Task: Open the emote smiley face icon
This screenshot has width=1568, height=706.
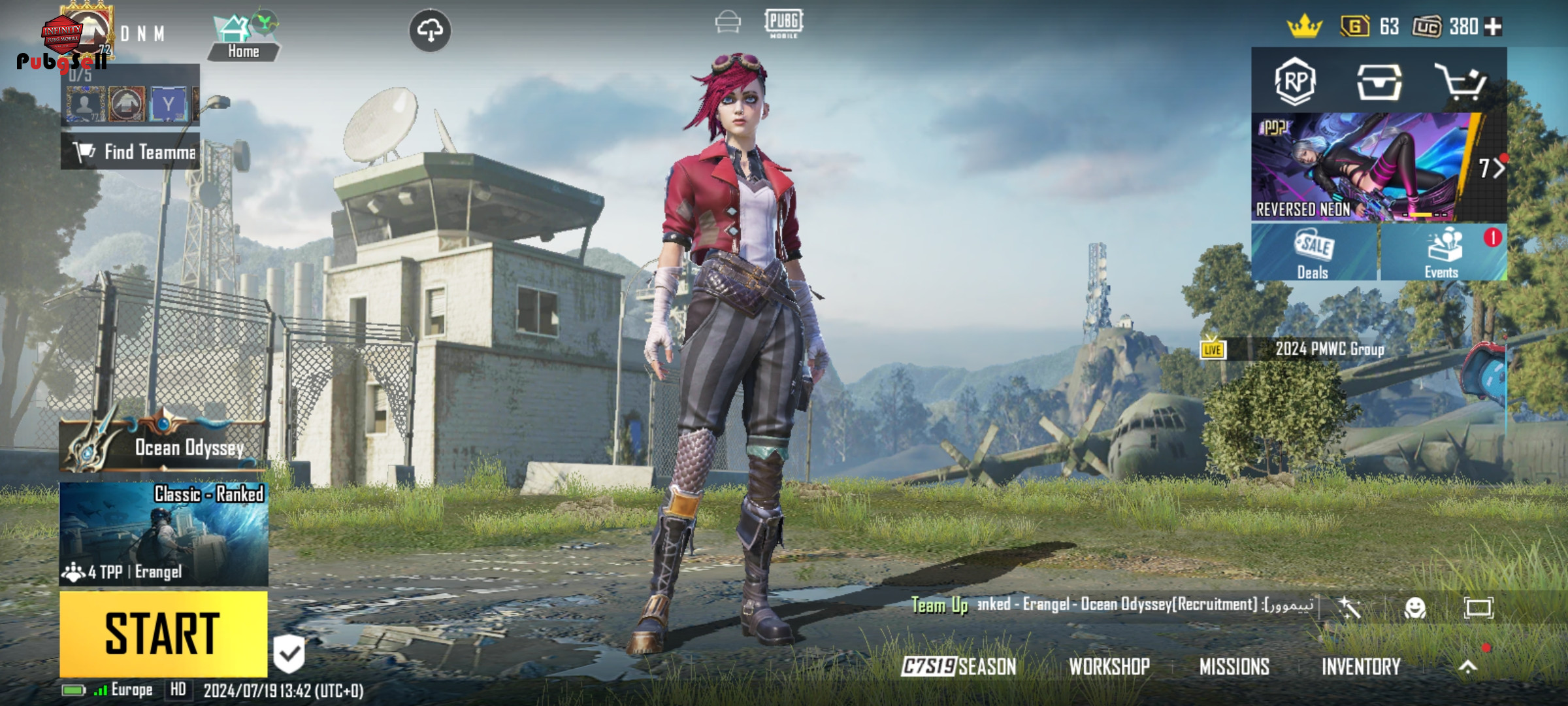Action: pos(1415,608)
